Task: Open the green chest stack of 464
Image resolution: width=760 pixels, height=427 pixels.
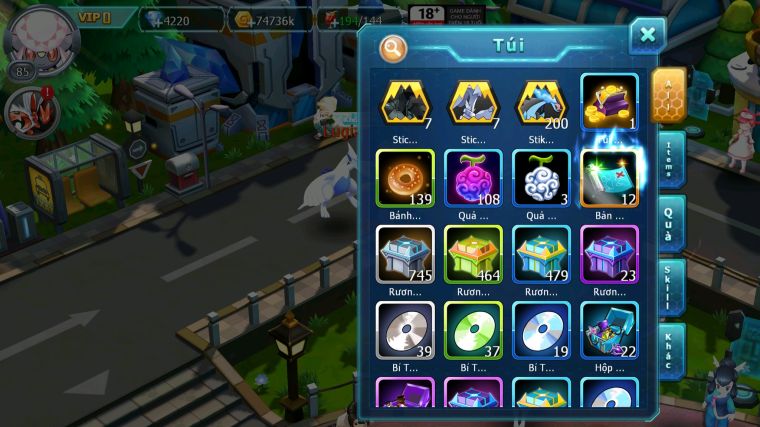Action: point(473,255)
